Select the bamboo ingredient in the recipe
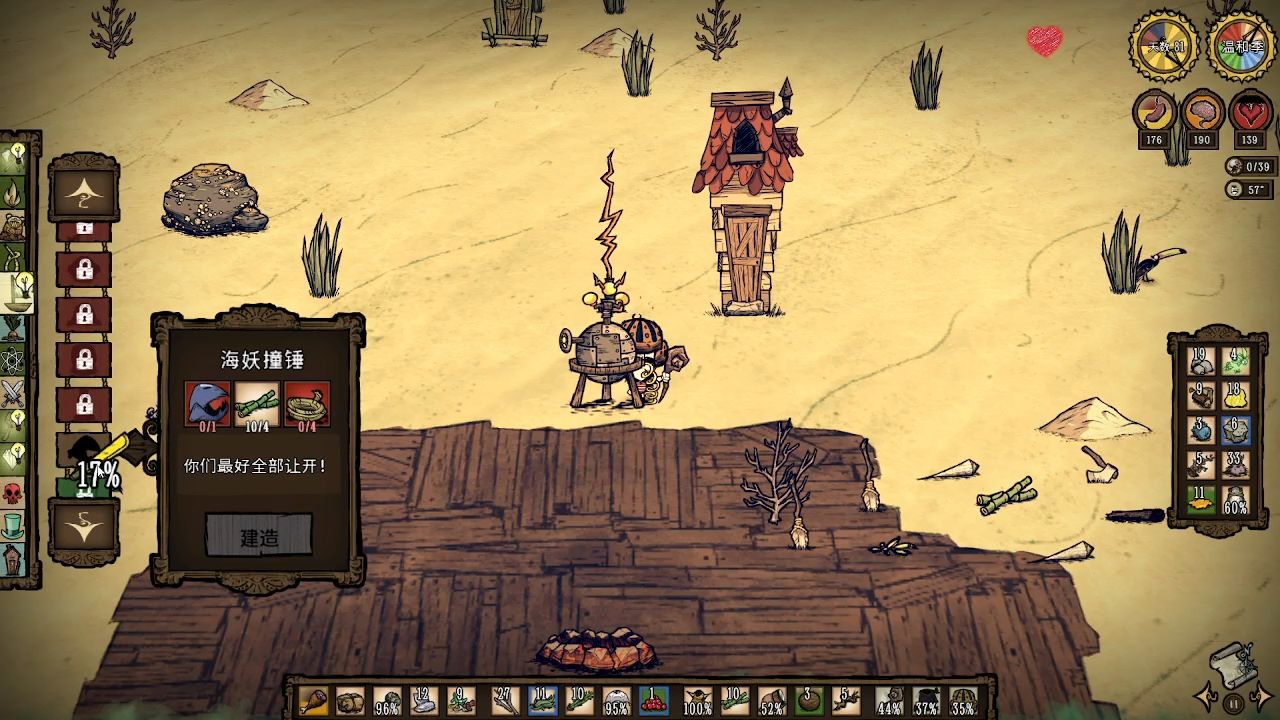This screenshot has height=720, width=1280. pyautogui.click(x=257, y=405)
